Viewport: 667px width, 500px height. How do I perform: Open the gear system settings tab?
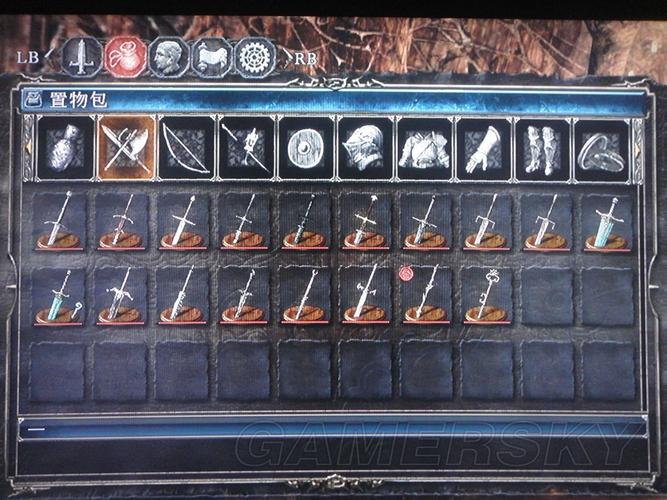pyautogui.click(x=255, y=57)
